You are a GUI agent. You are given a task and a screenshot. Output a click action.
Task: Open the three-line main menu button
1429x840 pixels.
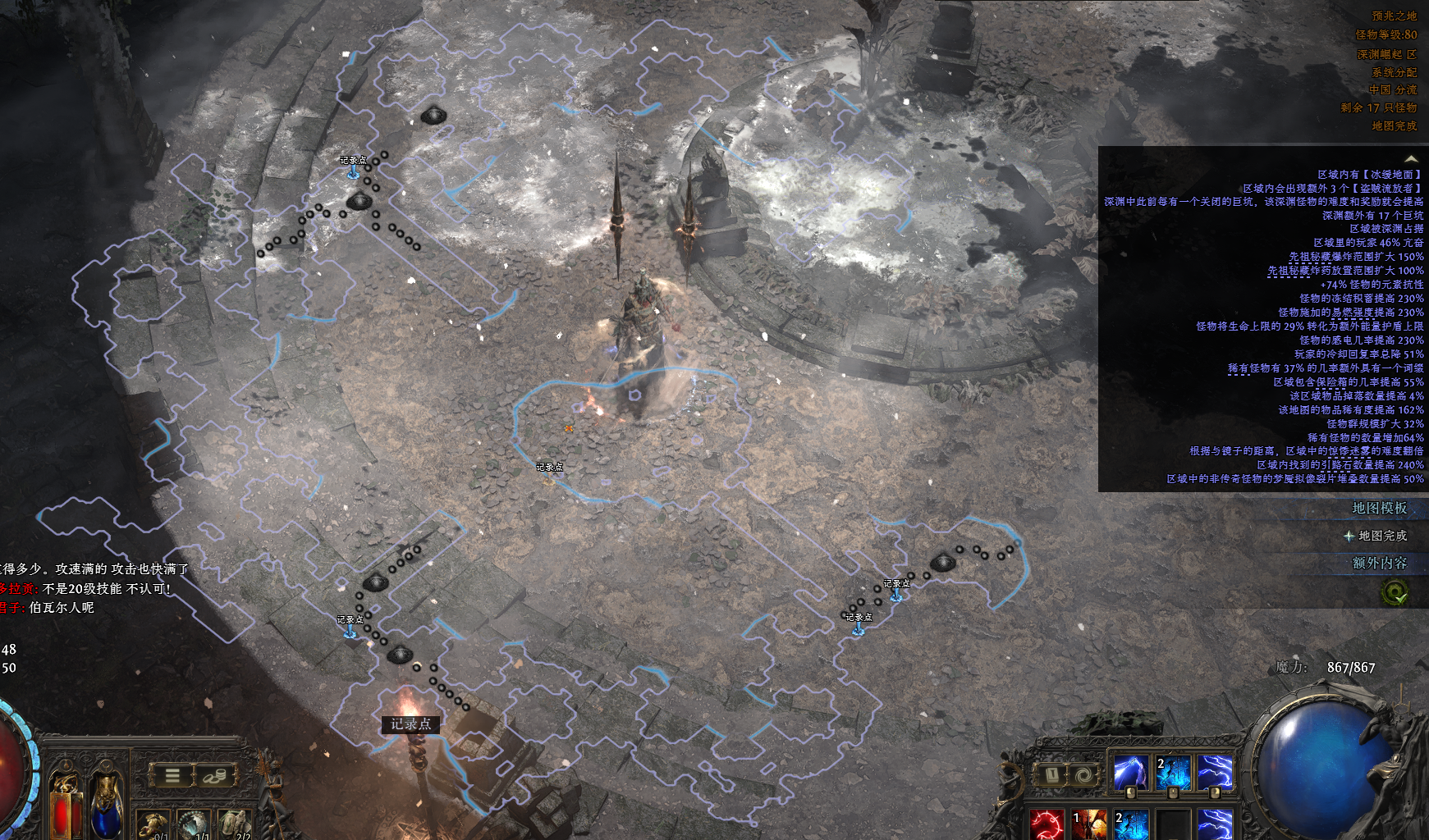[172, 775]
